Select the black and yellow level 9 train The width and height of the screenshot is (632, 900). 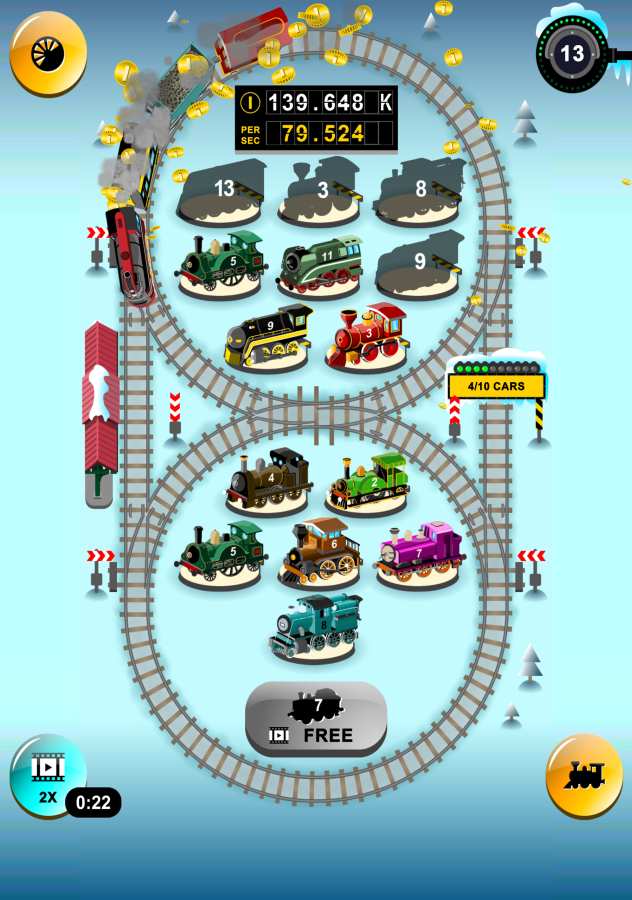coord(268,338)
